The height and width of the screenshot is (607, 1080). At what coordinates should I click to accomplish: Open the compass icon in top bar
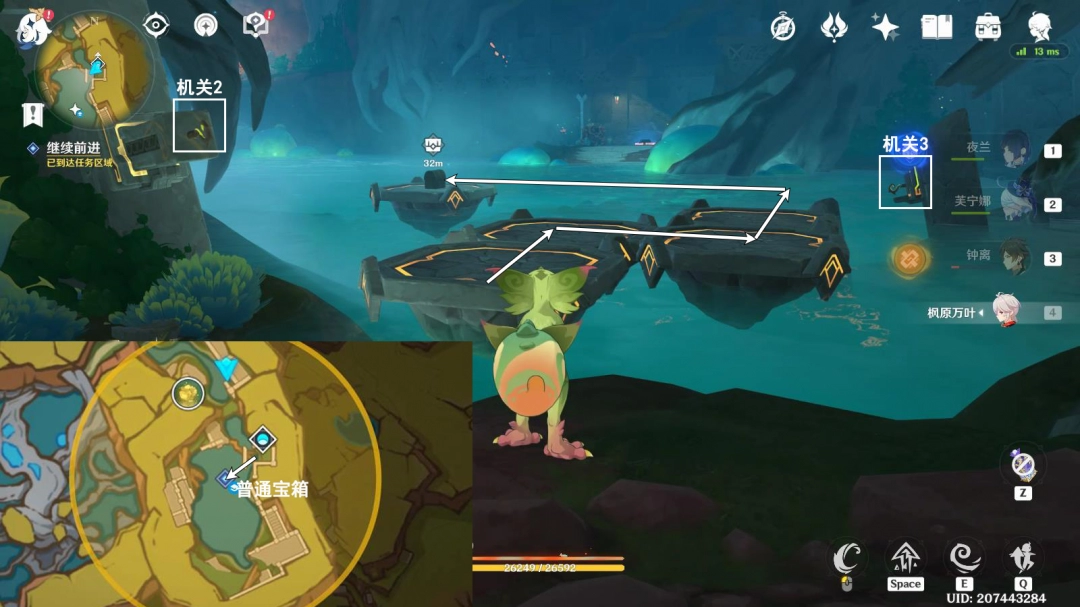coord(783,28)
